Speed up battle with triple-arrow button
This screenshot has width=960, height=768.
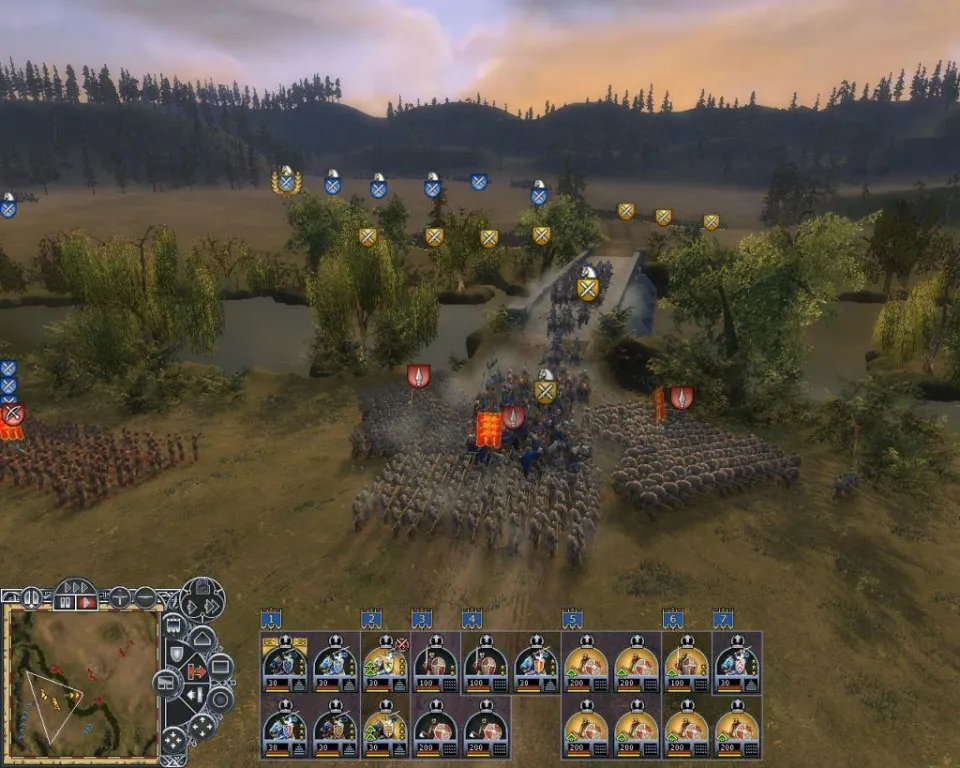76,587
